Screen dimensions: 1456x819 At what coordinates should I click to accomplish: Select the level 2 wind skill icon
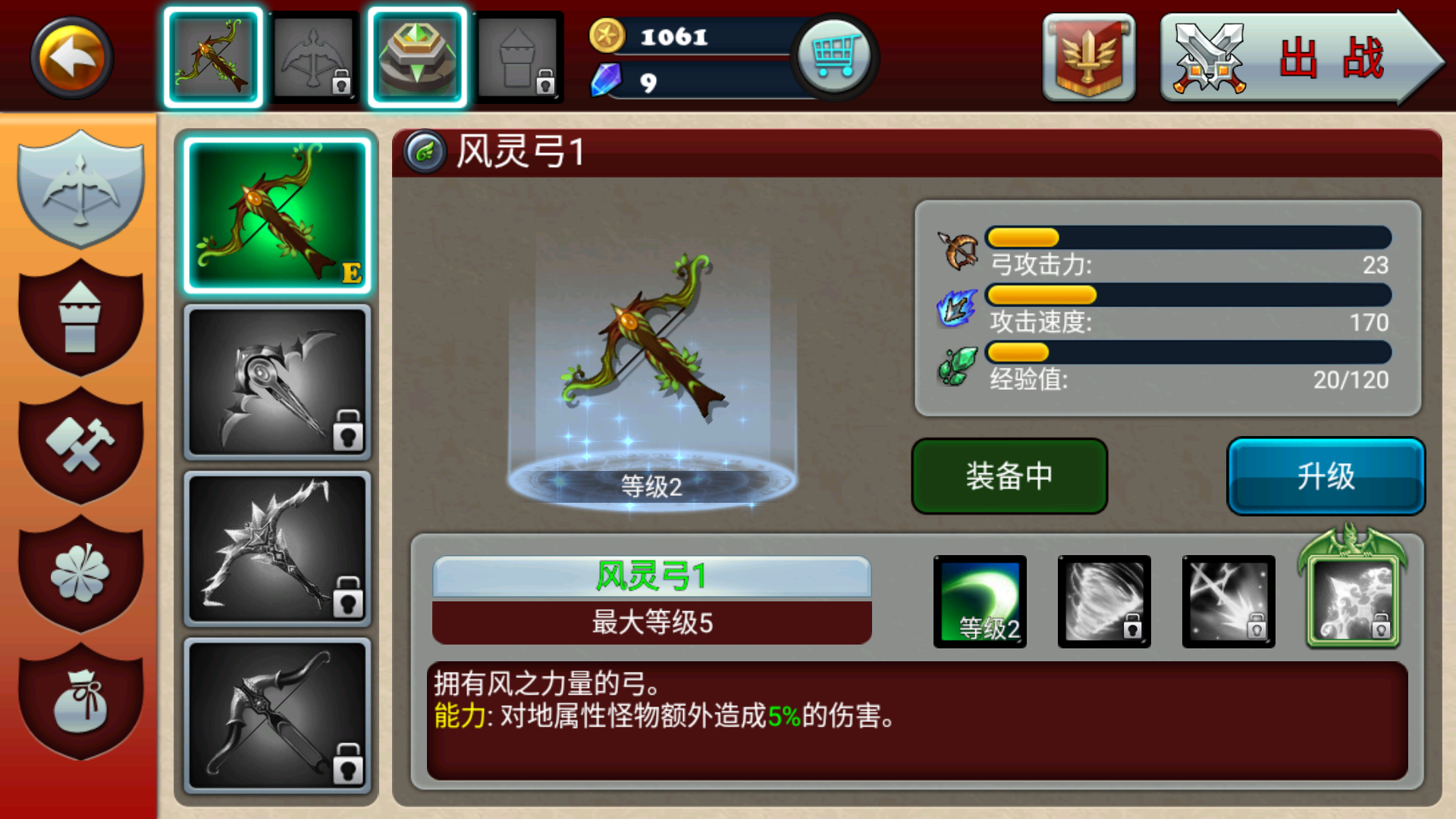click(979, 601)
